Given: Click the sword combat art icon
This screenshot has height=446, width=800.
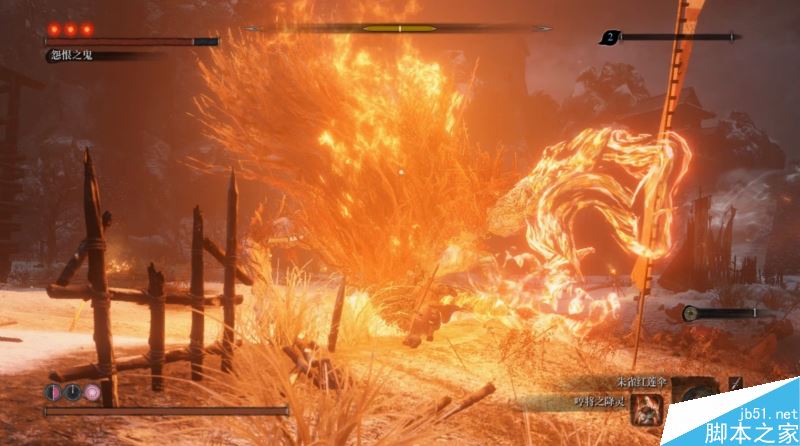Looking at the screenshot, I should [736, 383].
